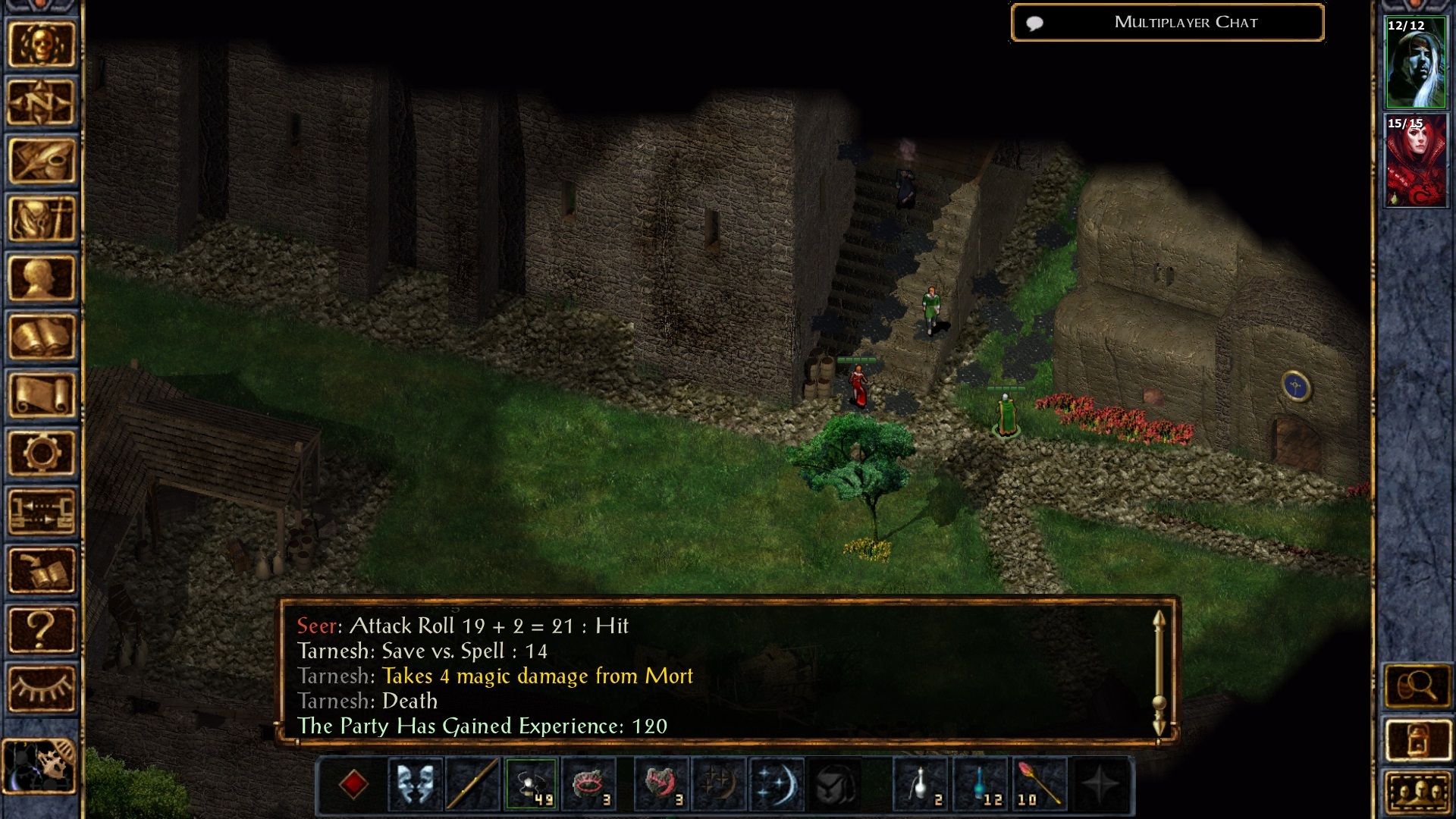Screen dimensions: 1456x819
Task: Click the skull return-to-game button
Action: (42, 44)
